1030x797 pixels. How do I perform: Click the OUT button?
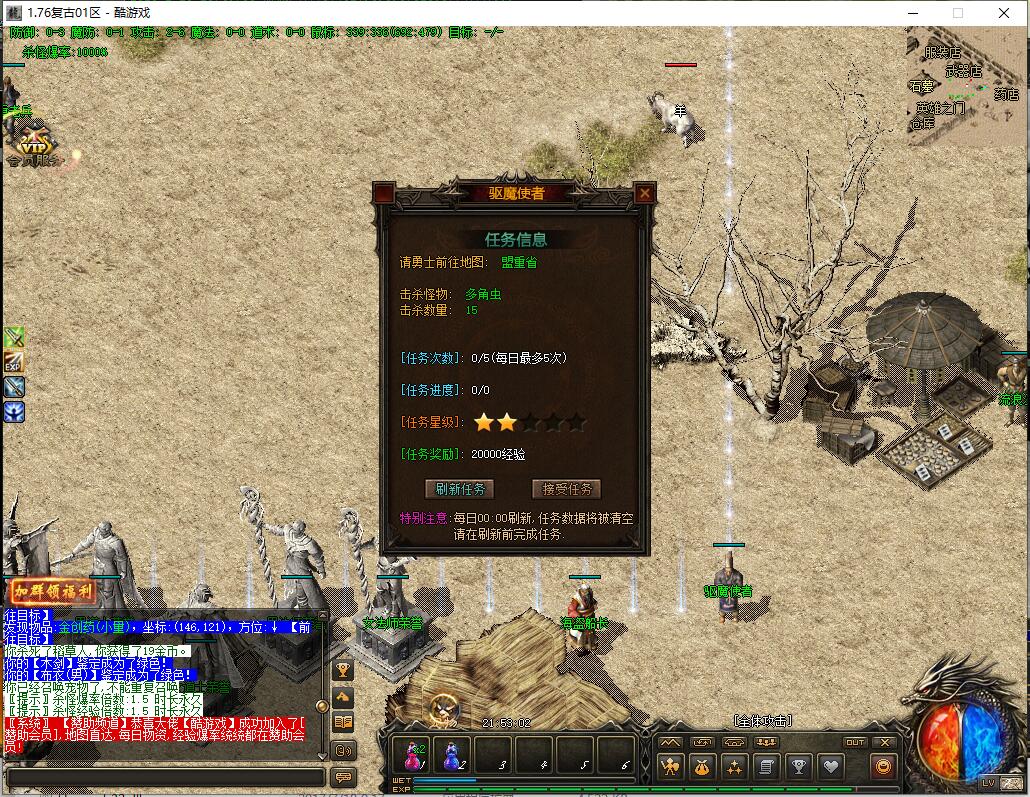pos(855,742)
